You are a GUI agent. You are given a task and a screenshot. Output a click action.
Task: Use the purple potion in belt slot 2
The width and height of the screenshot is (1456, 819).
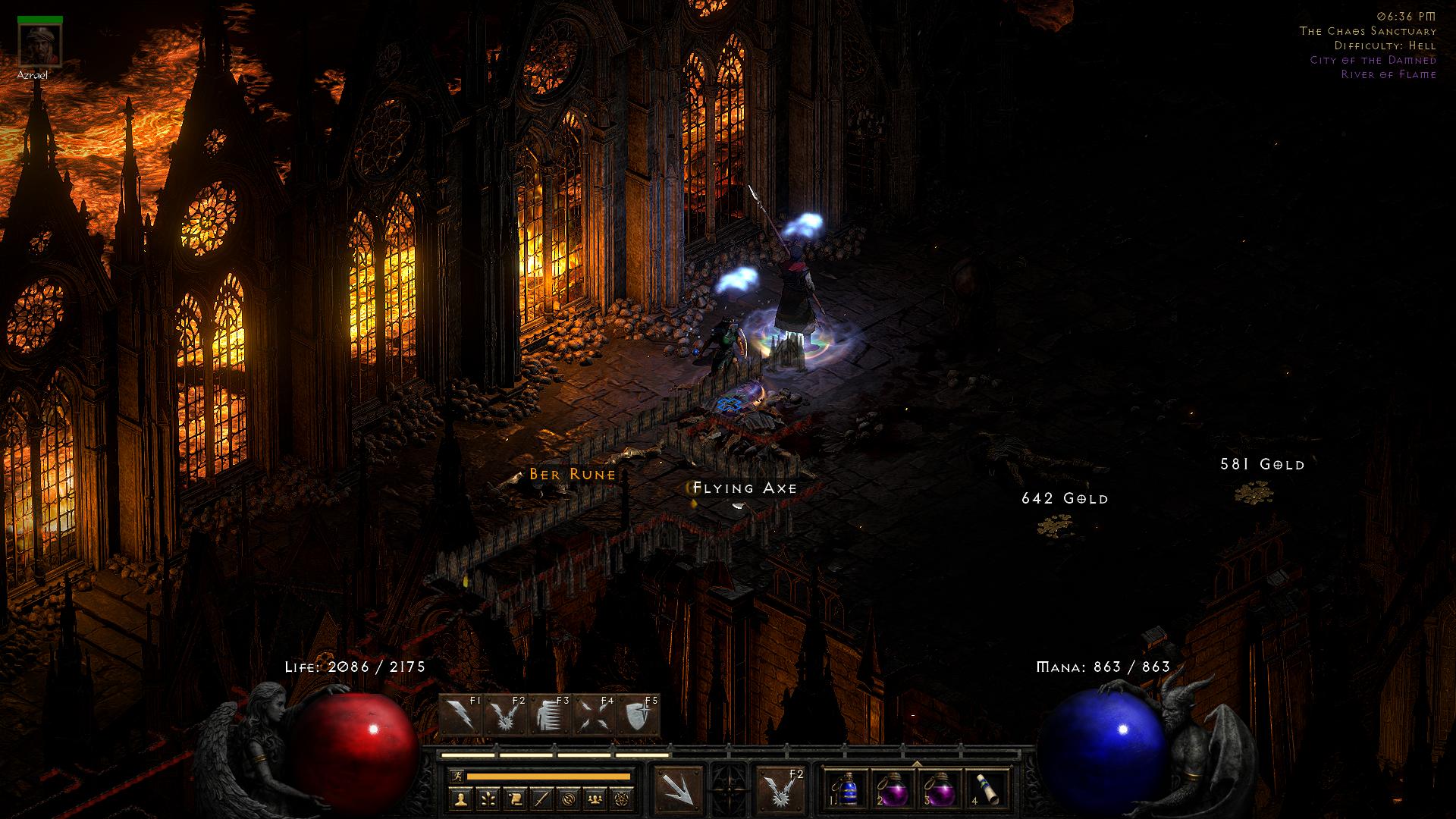pyautogui.click(x=893, y=790)
